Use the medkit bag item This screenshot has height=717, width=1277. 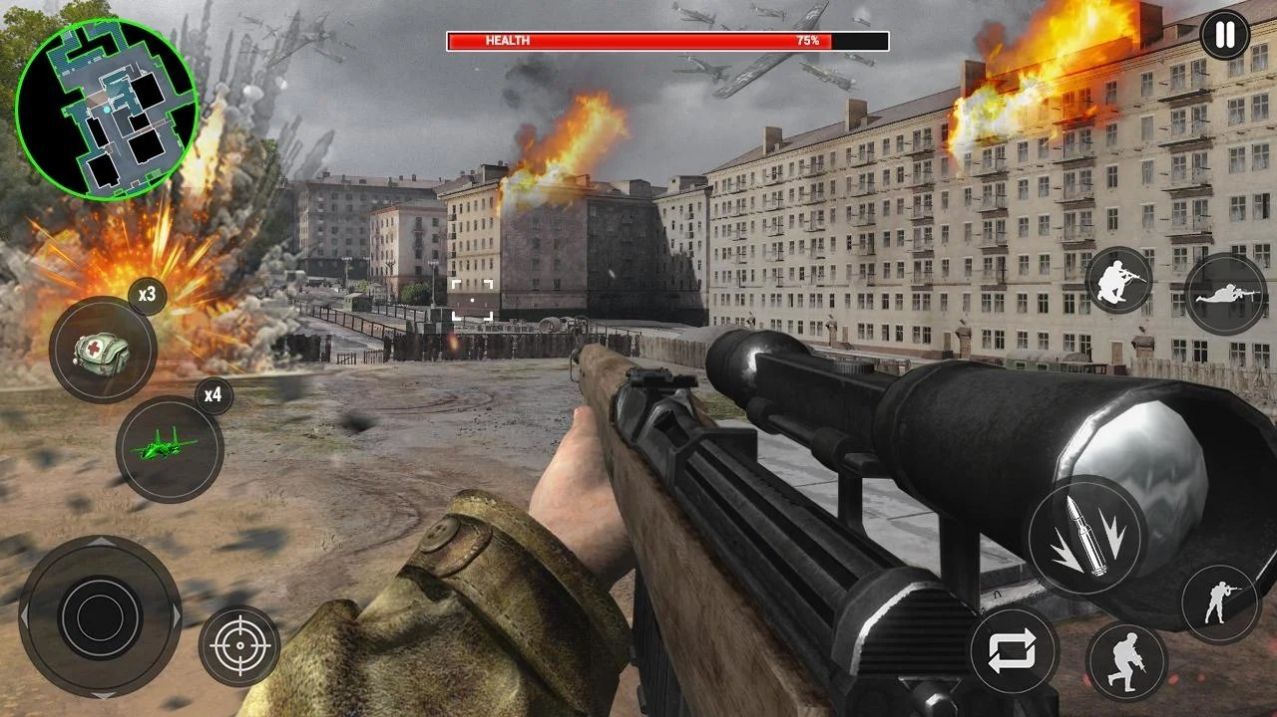(102, 349)
